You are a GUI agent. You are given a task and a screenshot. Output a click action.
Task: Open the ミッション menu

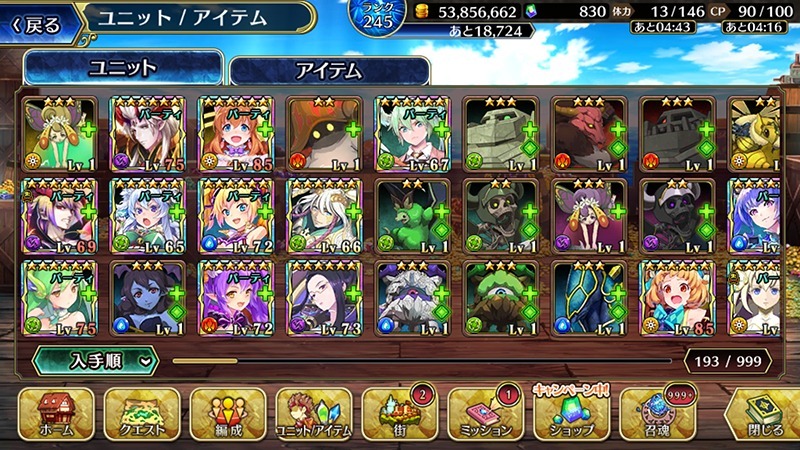pyautogui.click(x=485, y=414)
